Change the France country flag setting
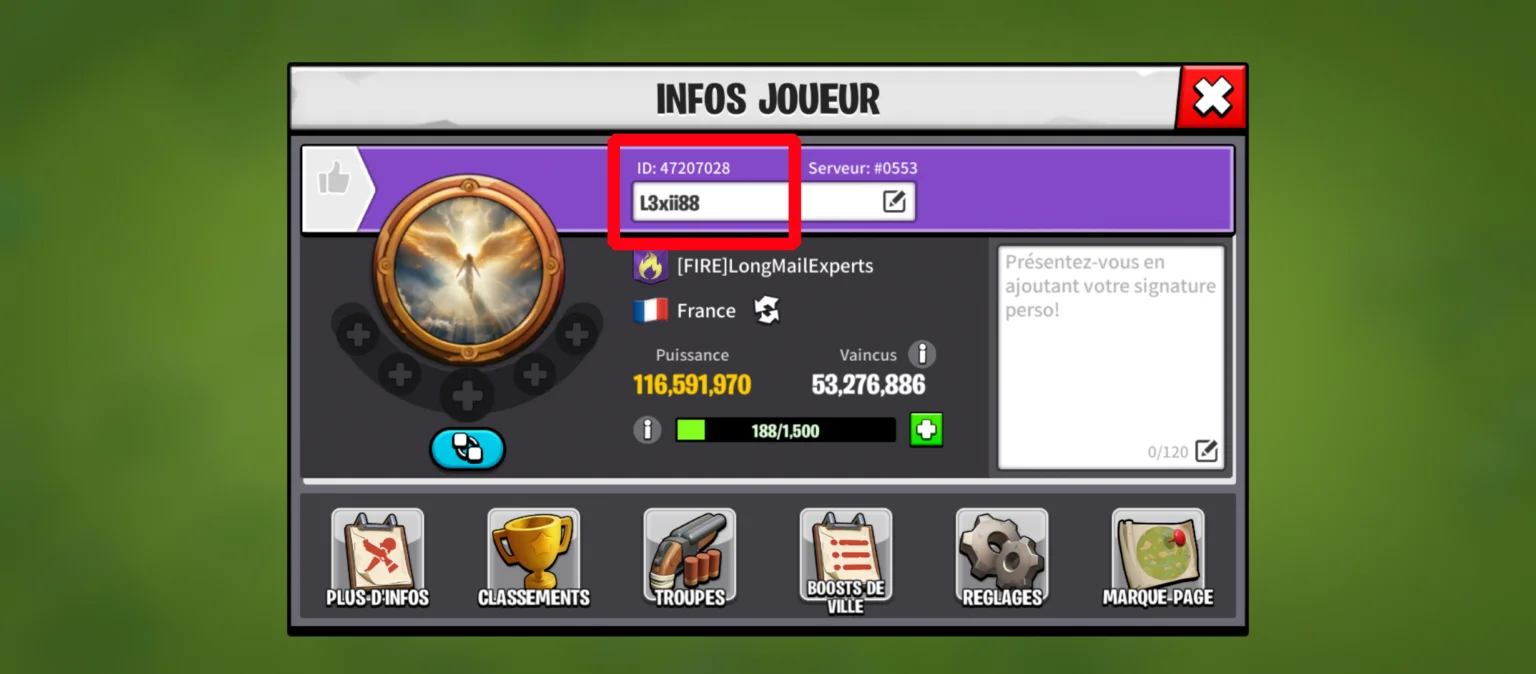The image size is (1536, 674). tap(767, 311)
